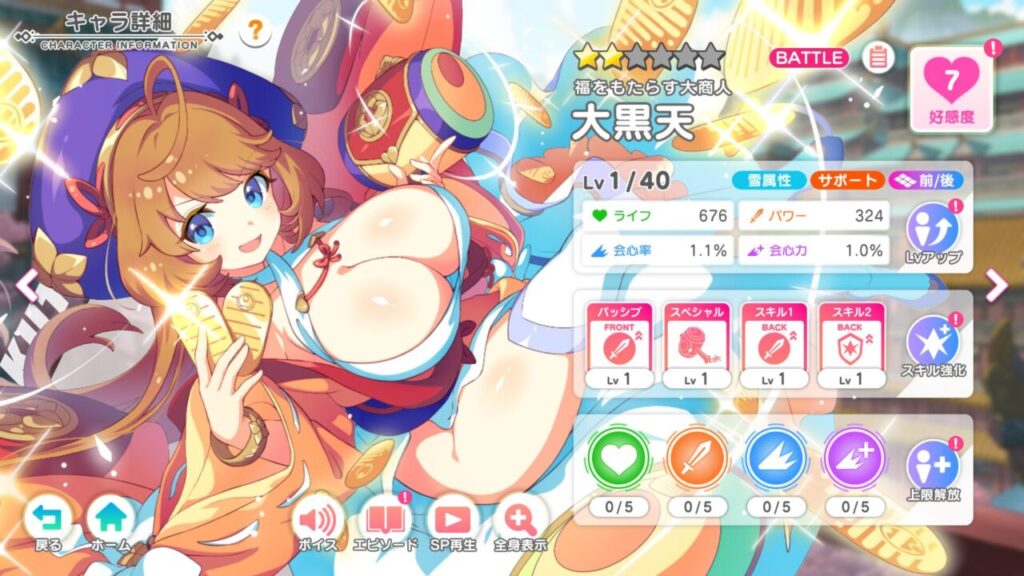The width and height of the screenshot is (1024, 576).
Task: Open the 好感度 affection heart panel
Action: click(x=952, y=88)
